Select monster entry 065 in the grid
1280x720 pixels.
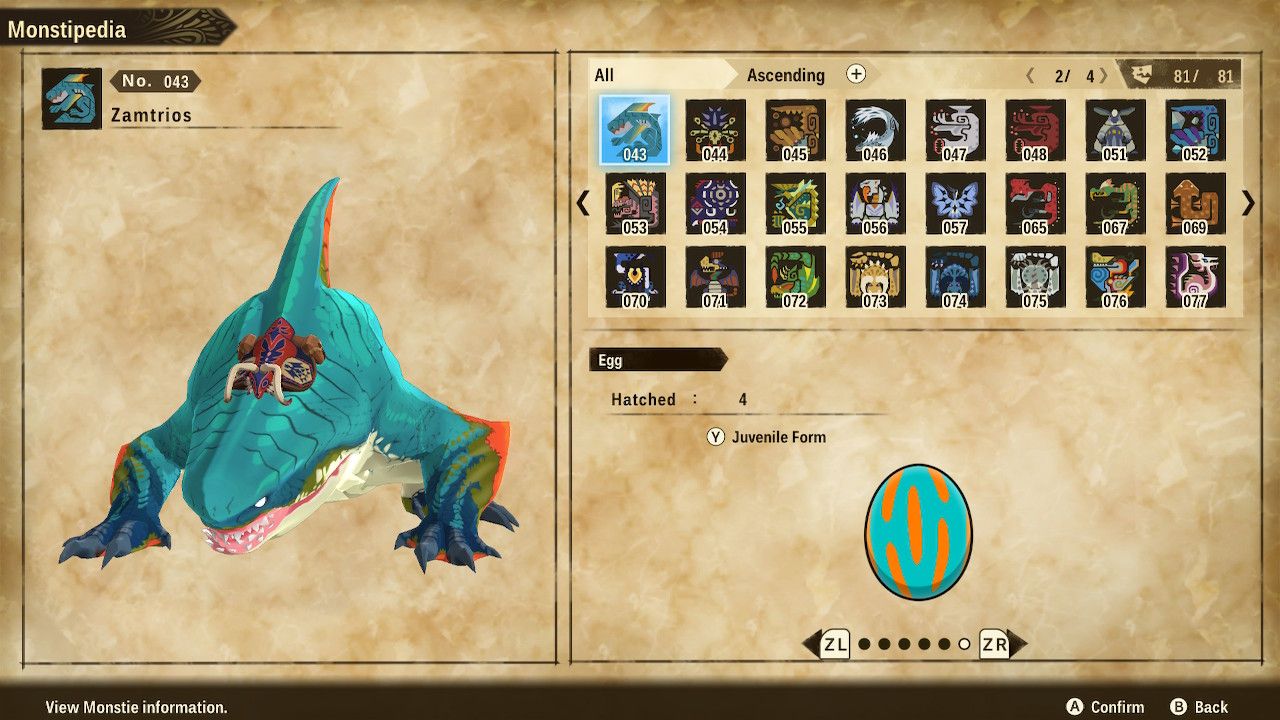point(1036,203)
